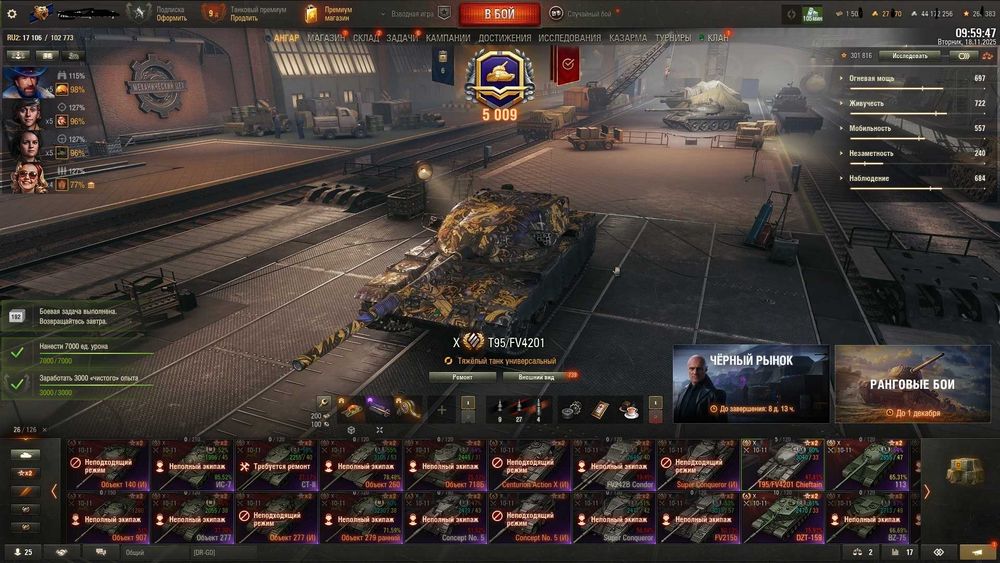Open the coffee cup consumable slot
Image resolution: width=1000 pixels, height=563 pixels.
pyautogui.click(x=630, y=408)
